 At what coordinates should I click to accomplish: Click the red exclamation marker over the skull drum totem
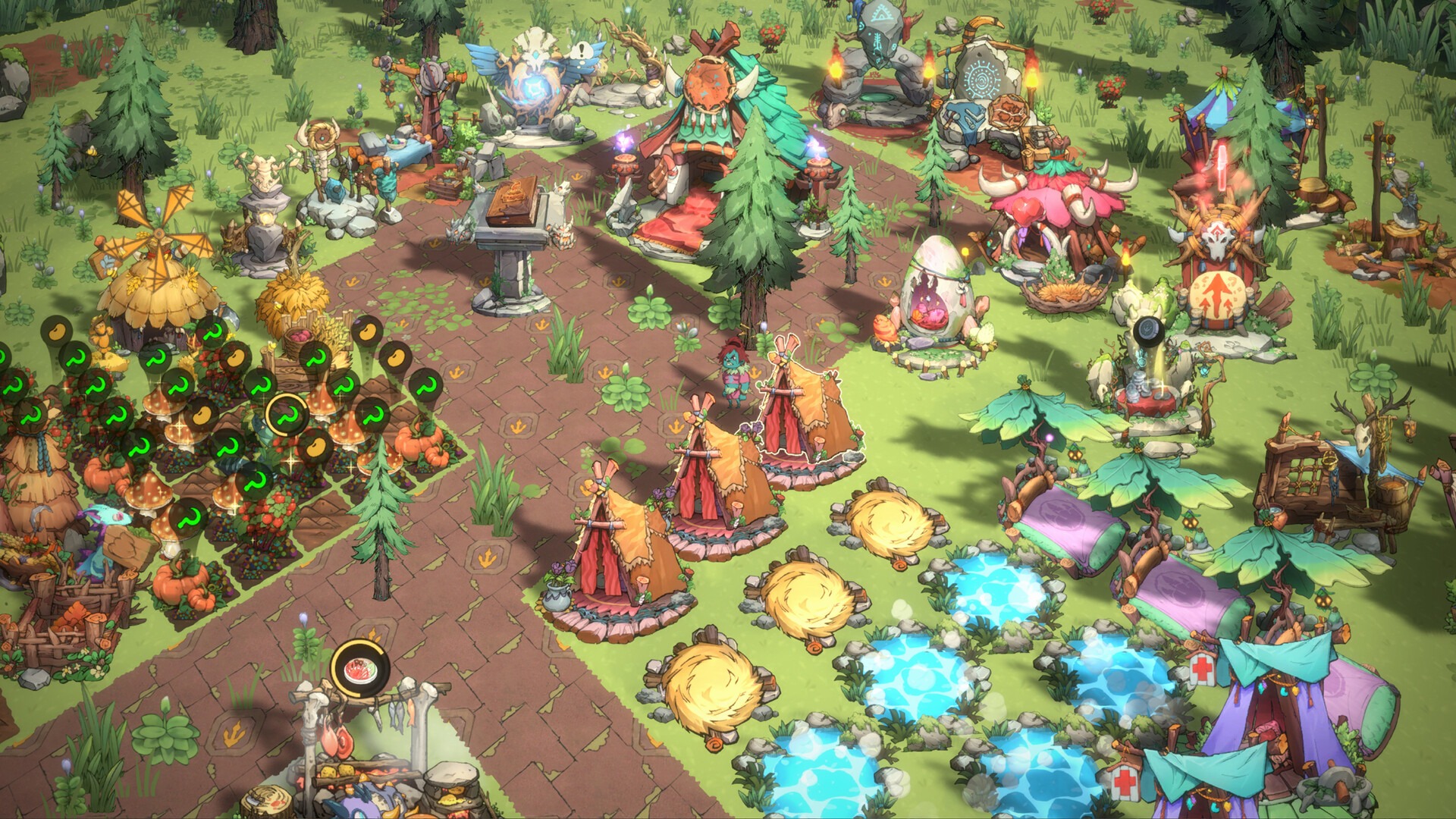tap(1222, 165)
